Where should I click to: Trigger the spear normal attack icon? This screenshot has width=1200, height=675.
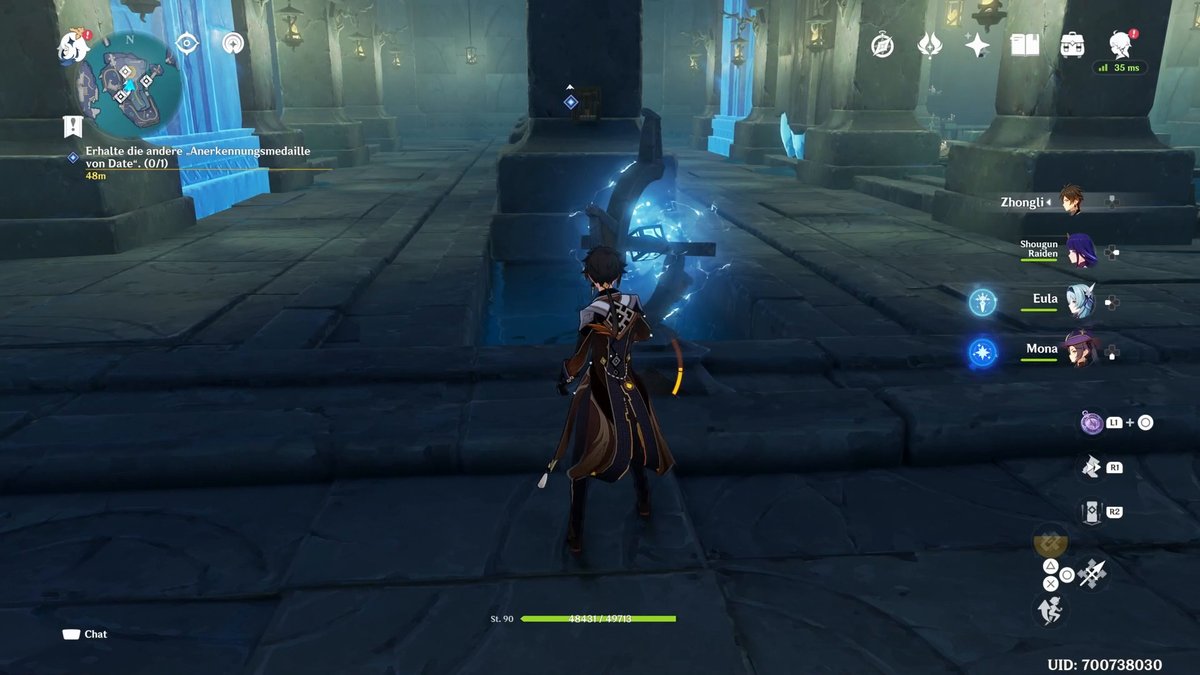(x=1092, y=573)
